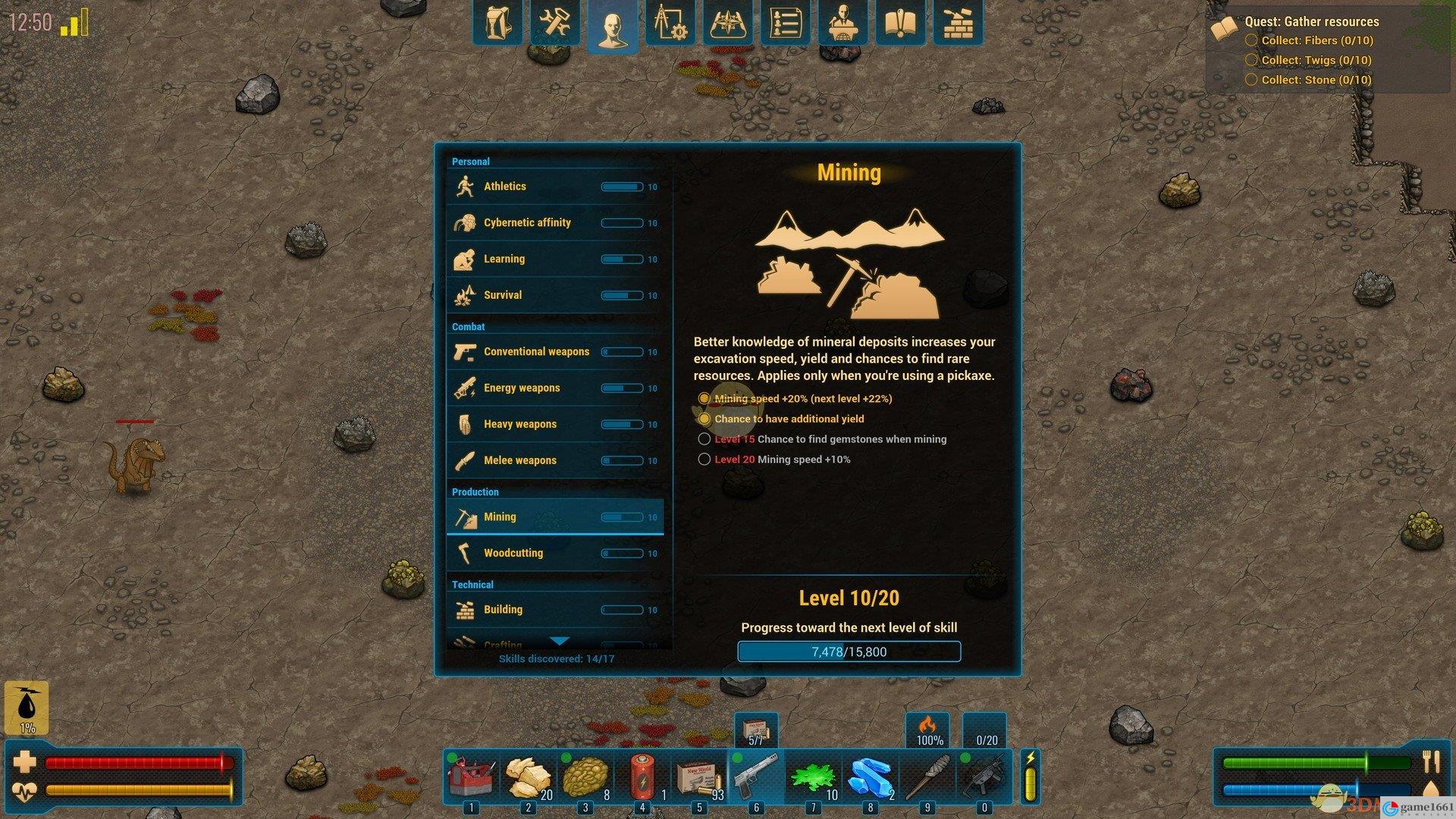1456x819 pixels.
Task: Equip the pistol in hotbar slot 6
Action: click(756, 777)
